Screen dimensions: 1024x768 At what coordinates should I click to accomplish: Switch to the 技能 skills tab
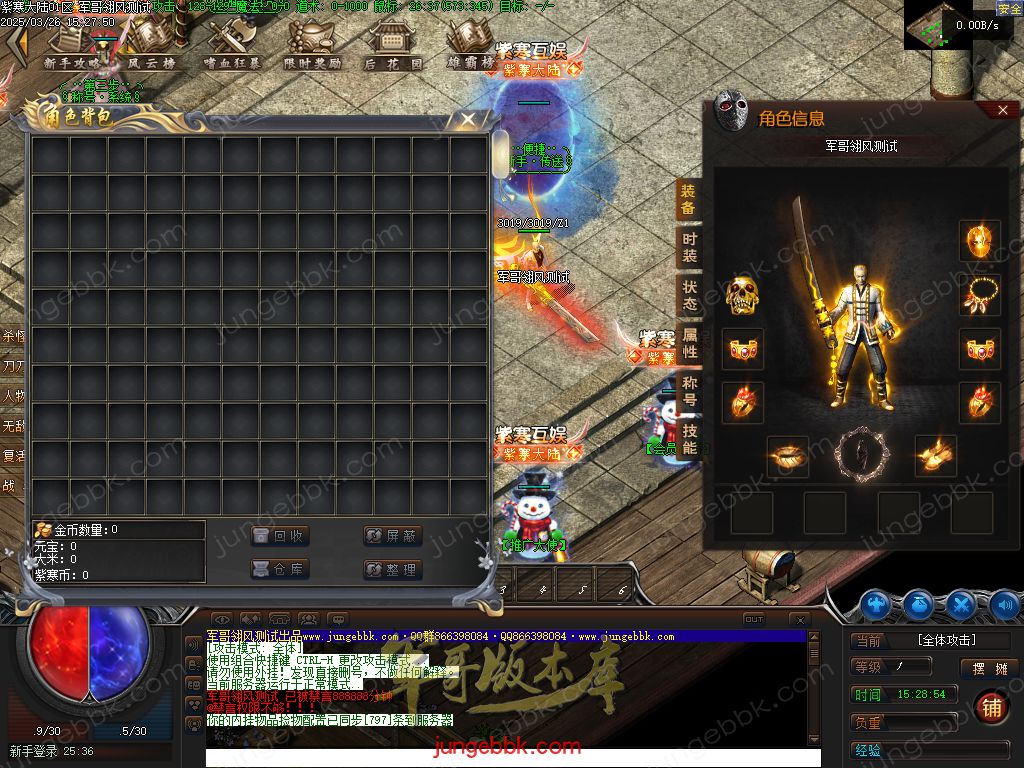pyautogui.click(x=689, y=438)
